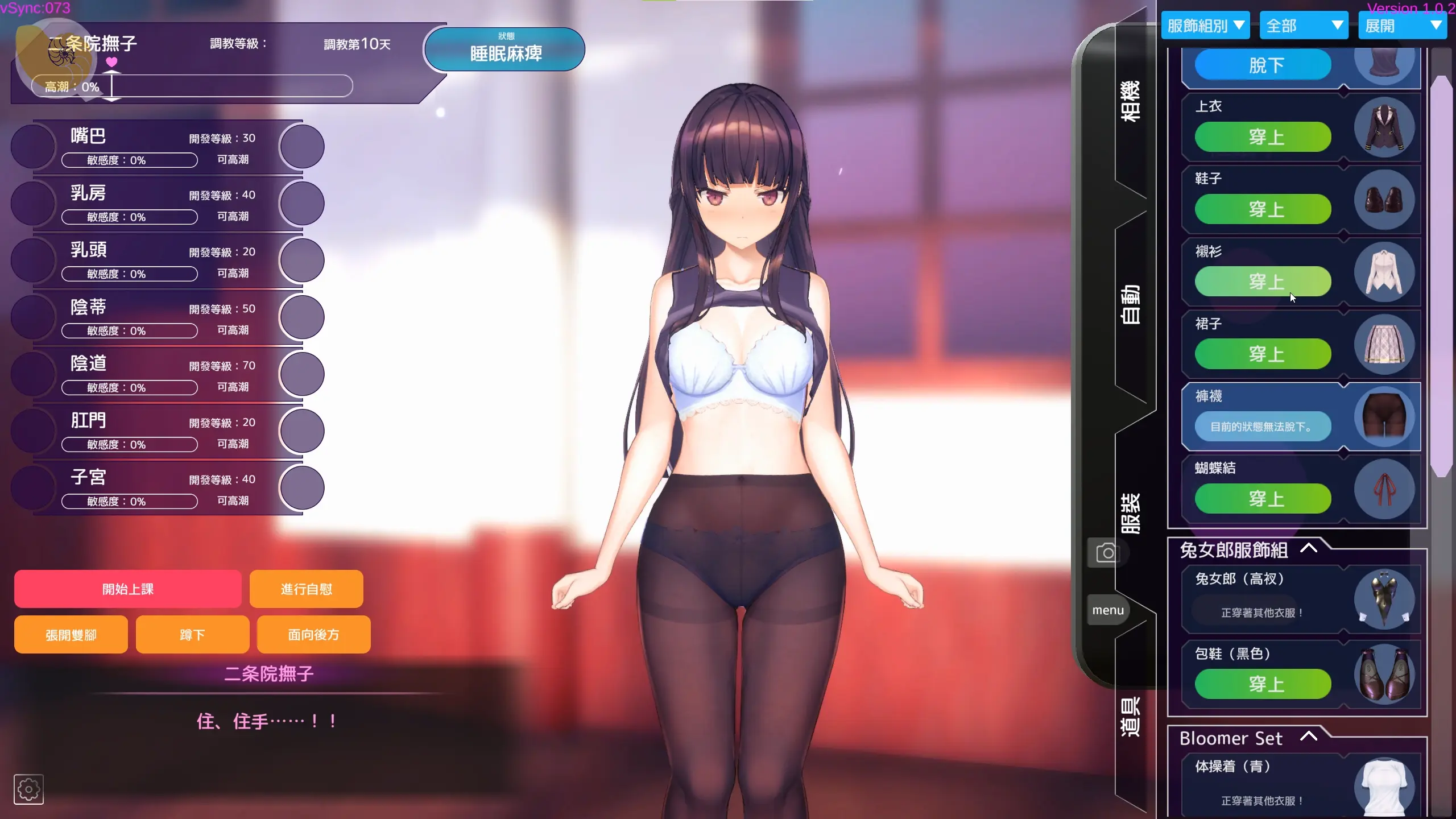Switch to the 自動 side tab

point(1131,304)
